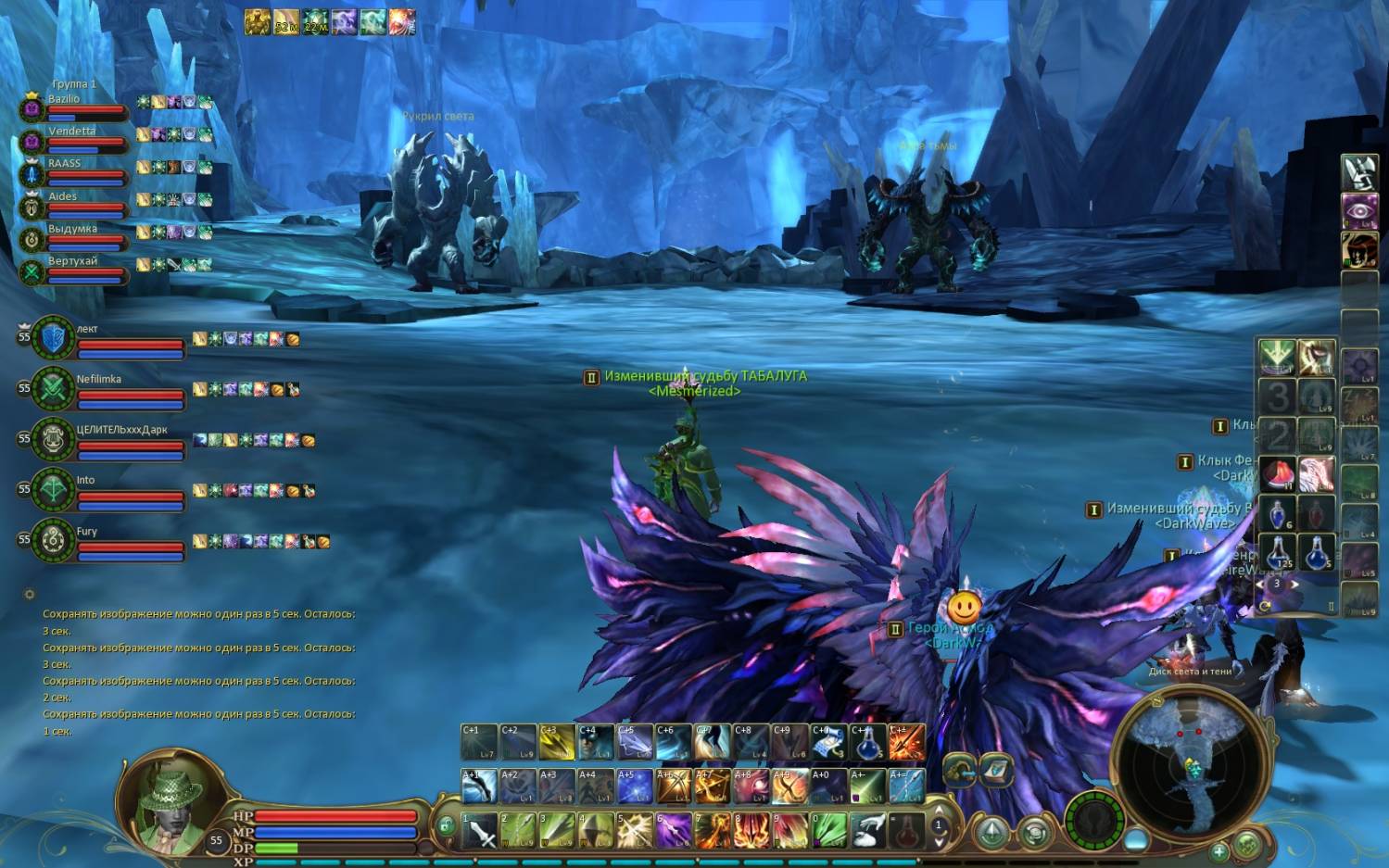Click the green plus button under the minimap
1389x868 pixels.
[x=1219, y=850]
